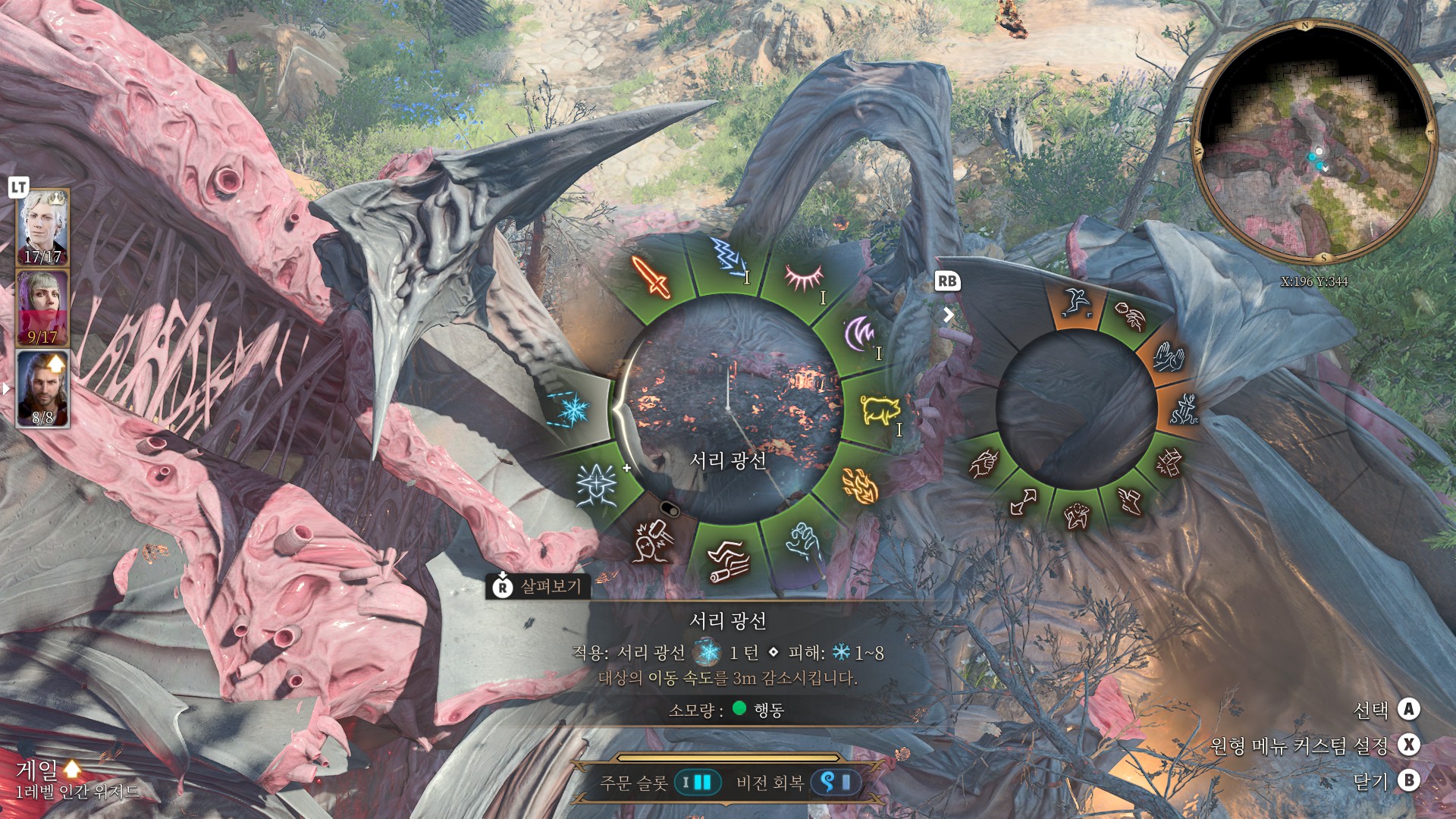Activate the Jump action icon
The width and height of the screenshot is (1456, 819).
[x=1075, y=302]
